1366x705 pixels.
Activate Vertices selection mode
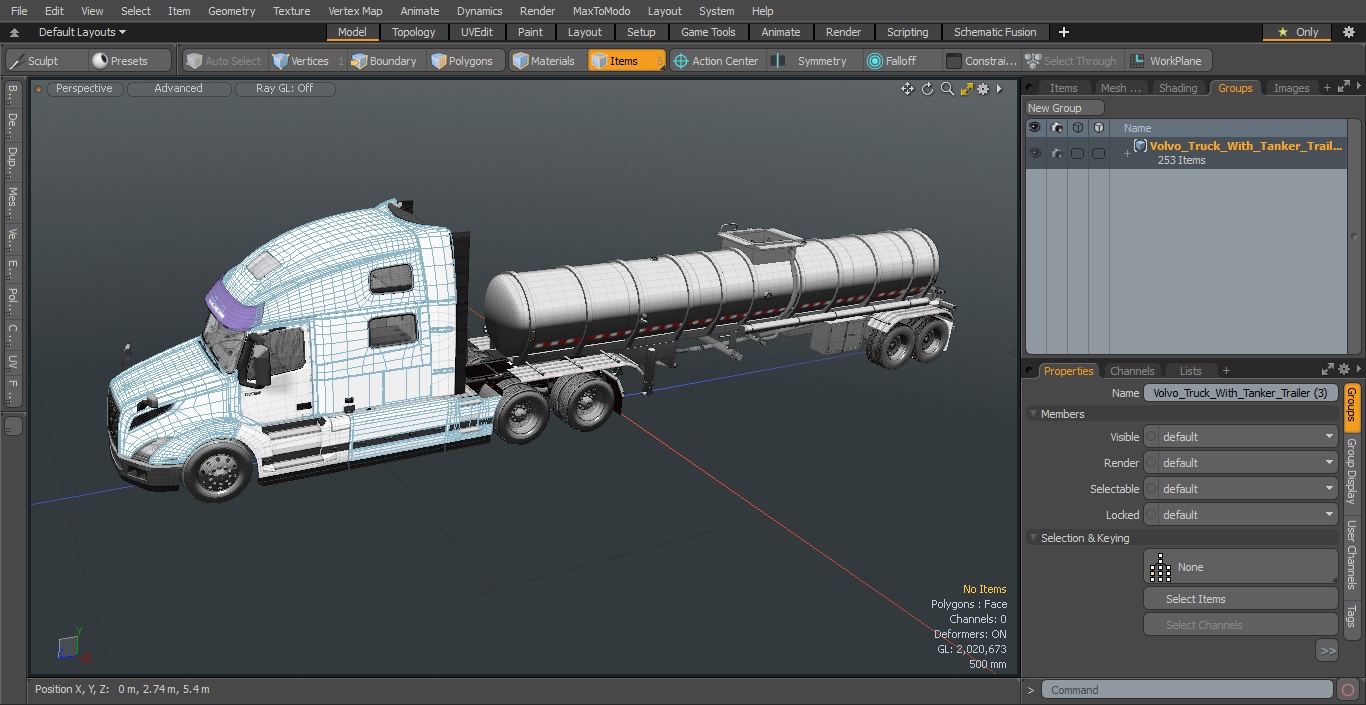coord(301,61)
